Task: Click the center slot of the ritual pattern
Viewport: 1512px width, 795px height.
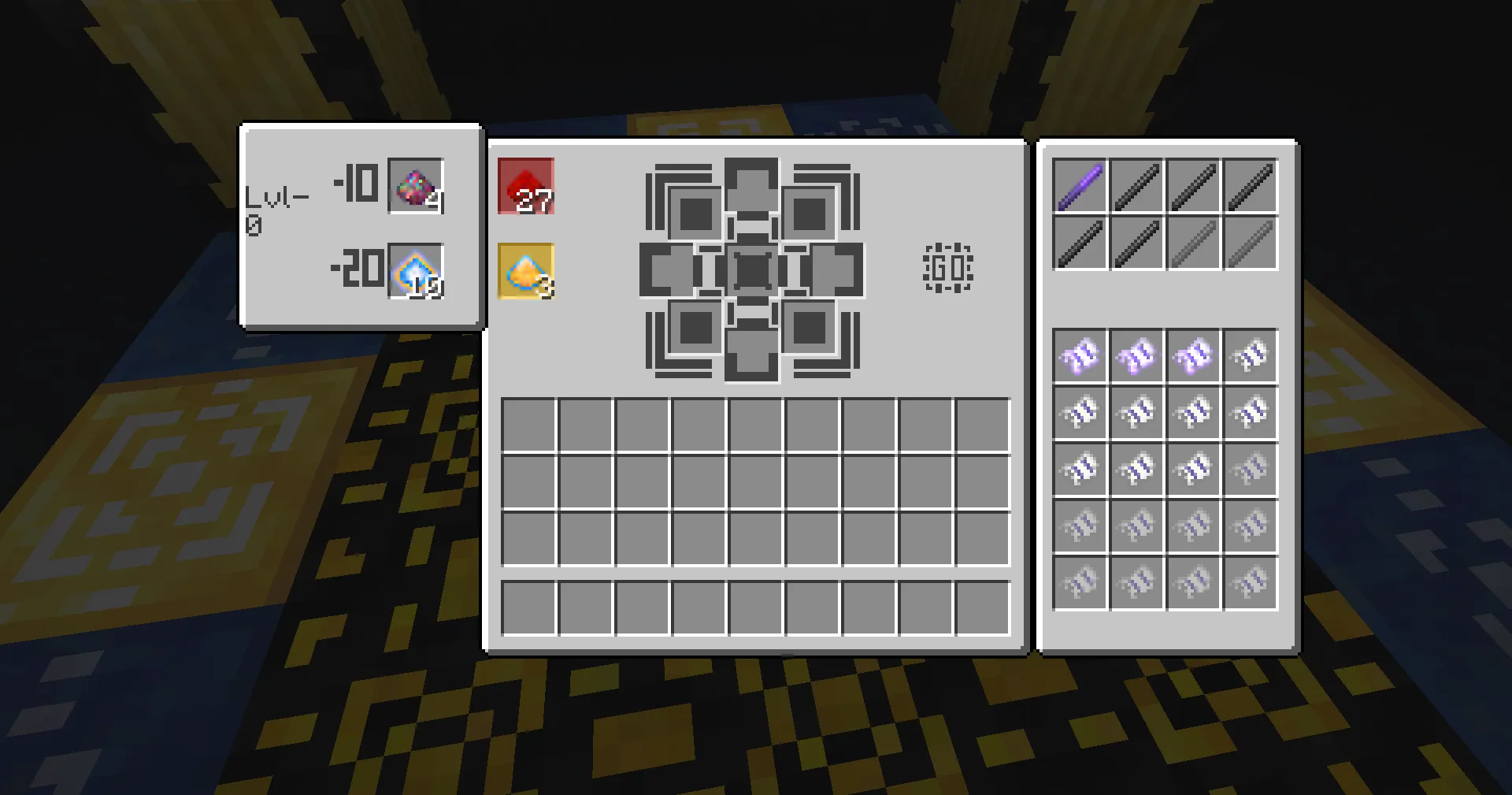Action: [754, 270]
